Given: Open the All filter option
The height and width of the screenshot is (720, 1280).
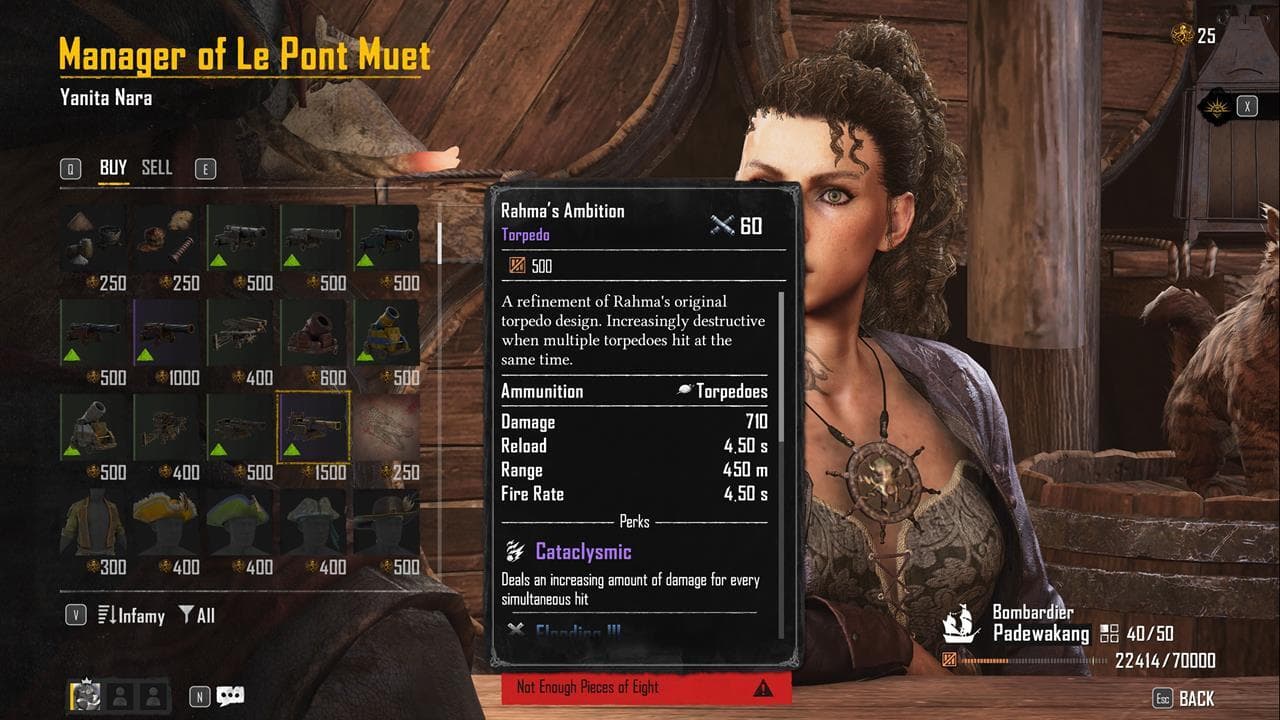Looking at the screenshot, I should point(197,615).
